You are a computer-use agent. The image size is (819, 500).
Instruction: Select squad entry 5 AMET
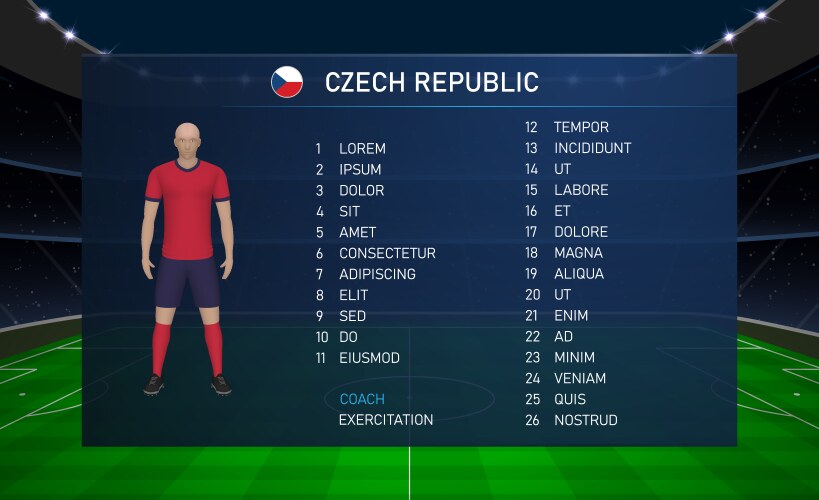(x=357, y=233)
